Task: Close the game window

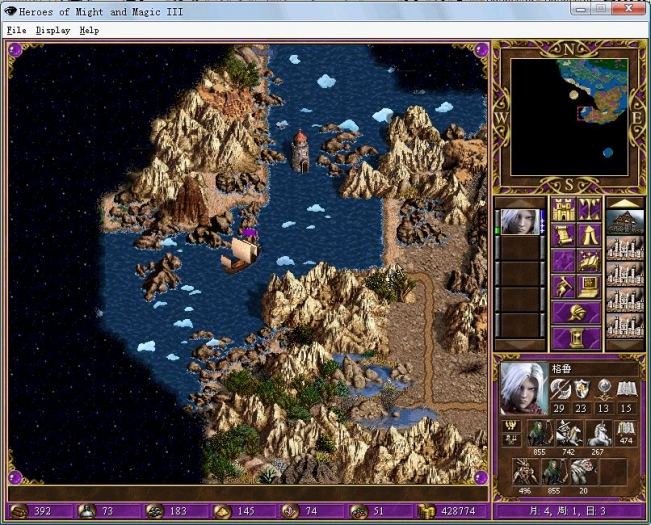Action: (630, 9)
